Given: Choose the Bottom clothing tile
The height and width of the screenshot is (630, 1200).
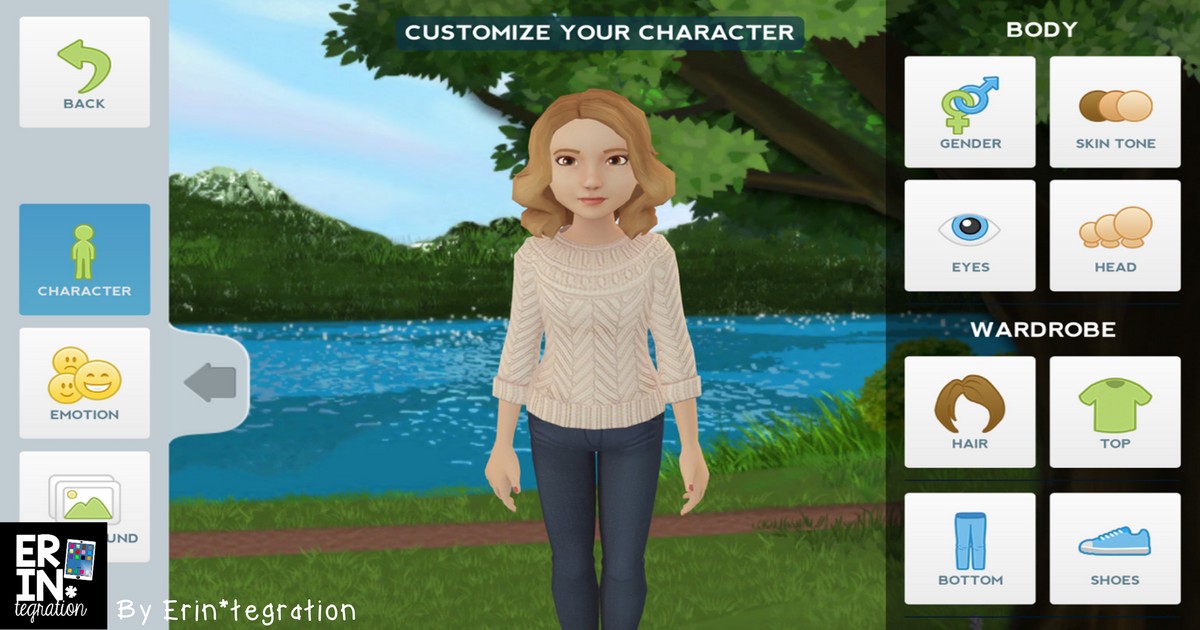Looking at the screenshot, I should 969,548.
